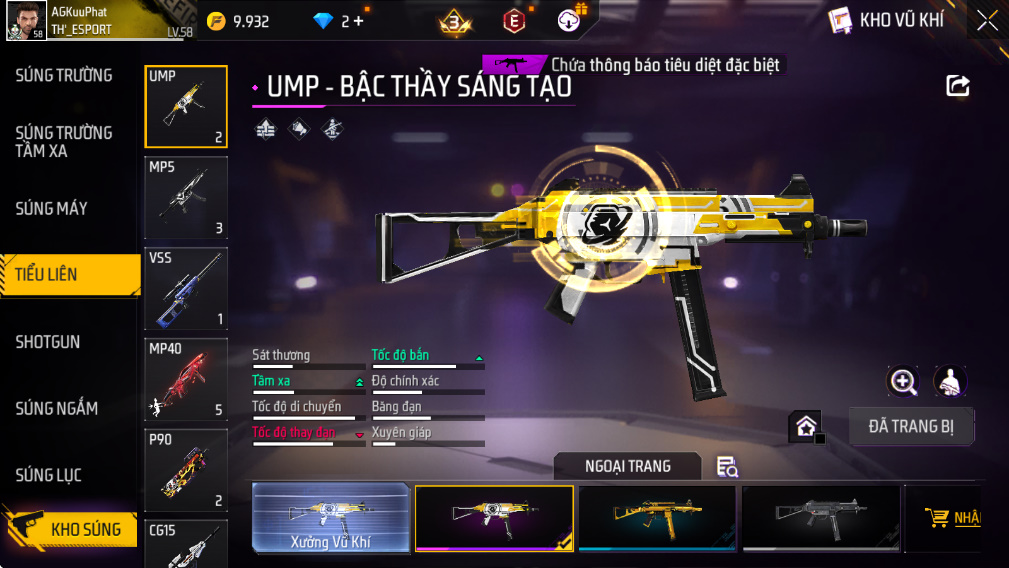Open the Xưởng Vũ Khí workshop tile
Image resolution: width=1009 pixels, height=568 pixels.
click(331, 518)
